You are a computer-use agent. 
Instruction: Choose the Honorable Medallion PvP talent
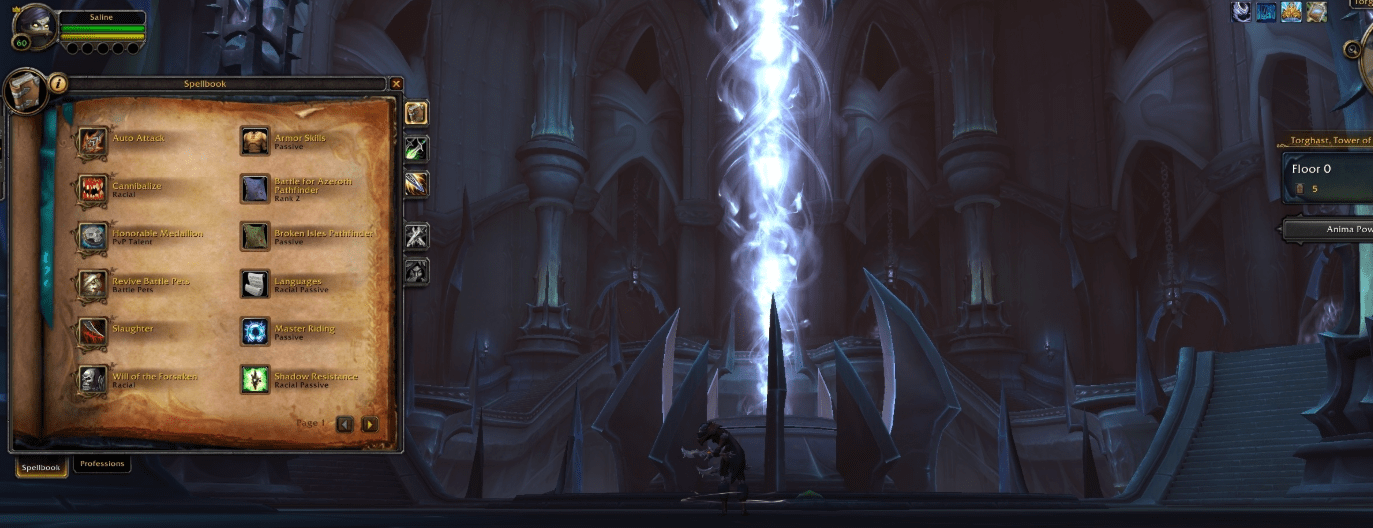94,237
